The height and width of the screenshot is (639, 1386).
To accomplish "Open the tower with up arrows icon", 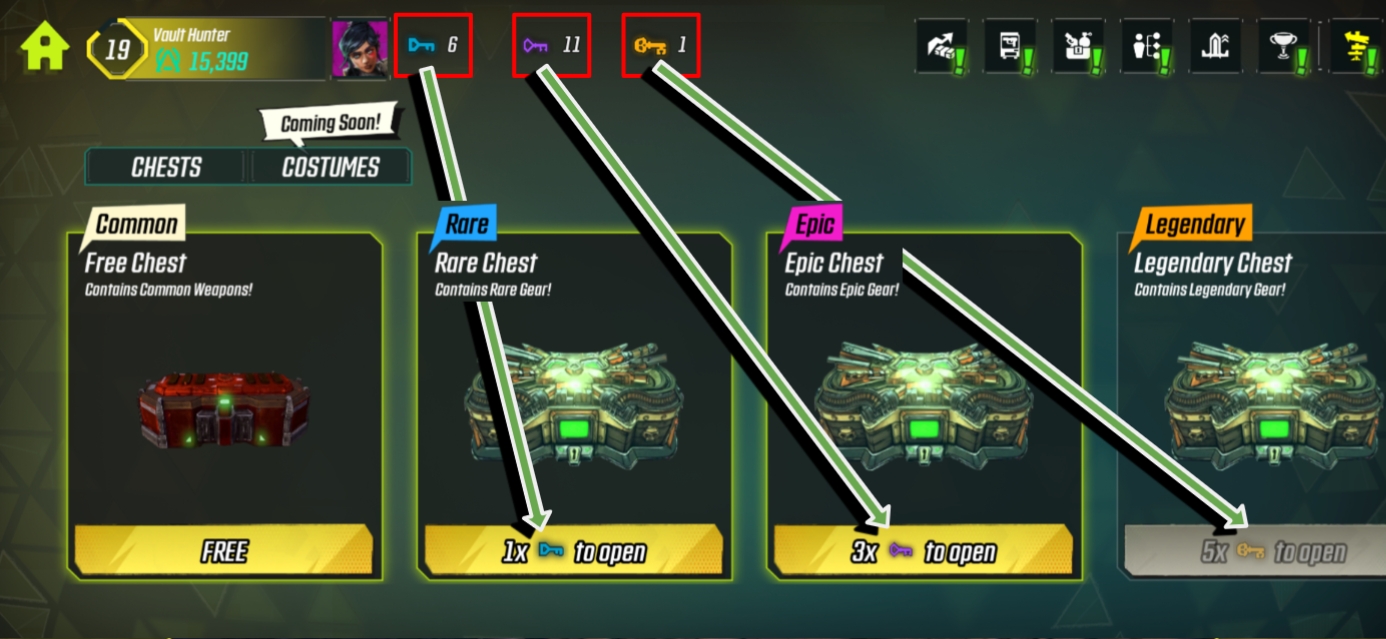I will click(1215, 46).
